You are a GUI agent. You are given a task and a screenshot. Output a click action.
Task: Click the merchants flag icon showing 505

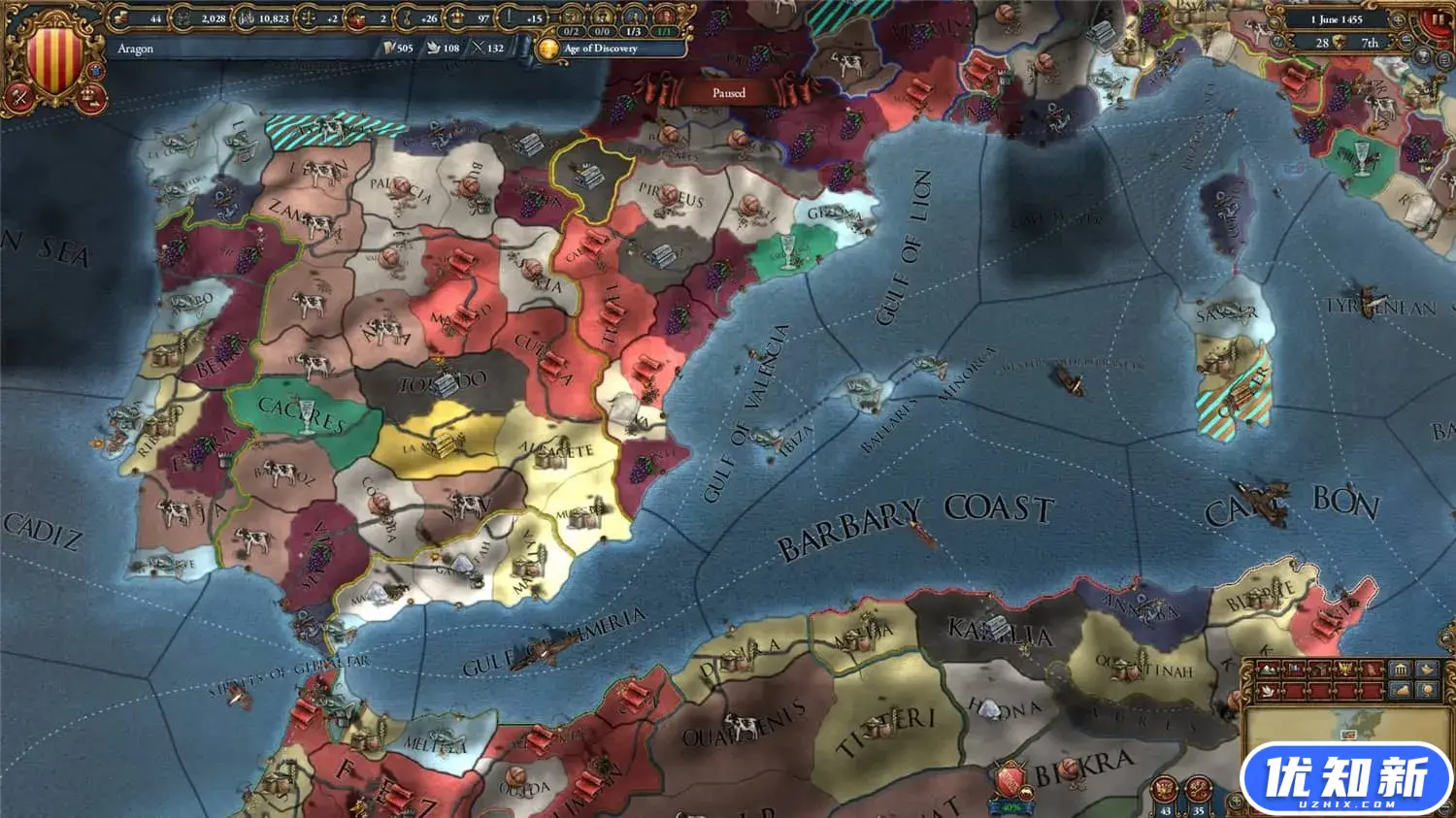click(x=390, y=49)
